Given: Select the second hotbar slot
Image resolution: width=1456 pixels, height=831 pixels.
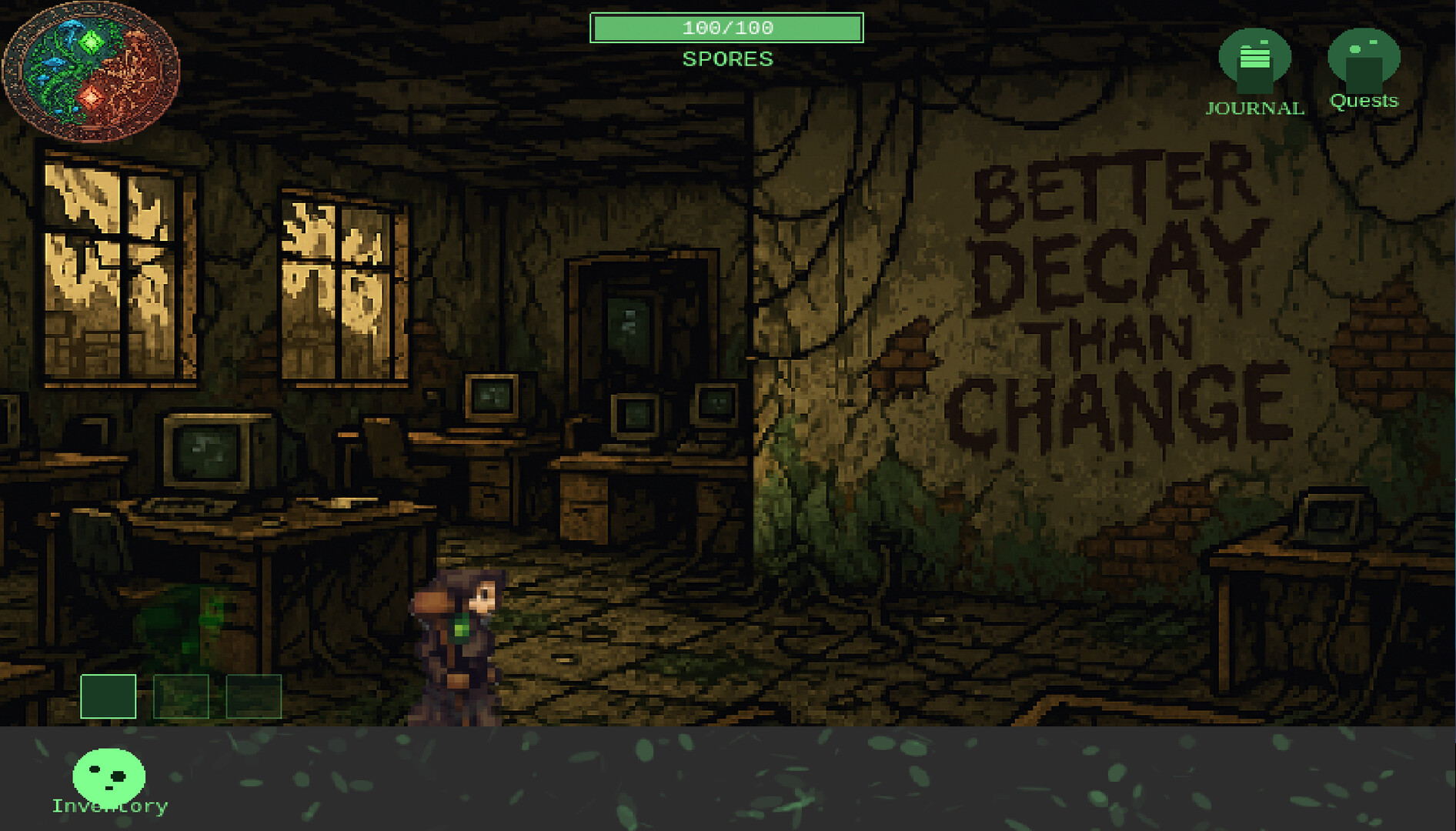Looking at the screenshot, I should 181,698.
